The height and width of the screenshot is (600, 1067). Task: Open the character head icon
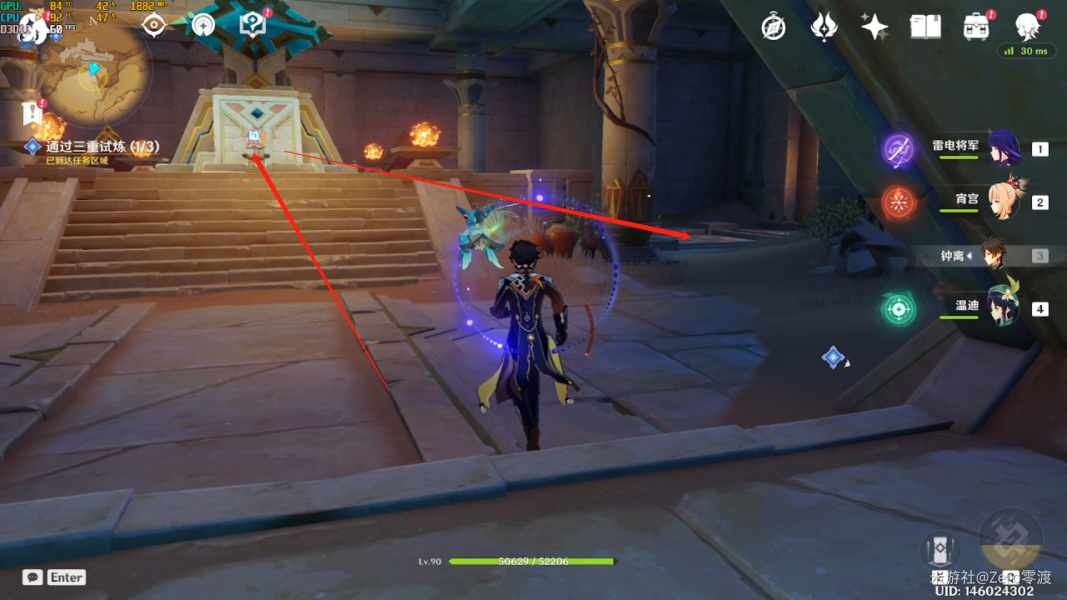click(x=1027, y=27)
